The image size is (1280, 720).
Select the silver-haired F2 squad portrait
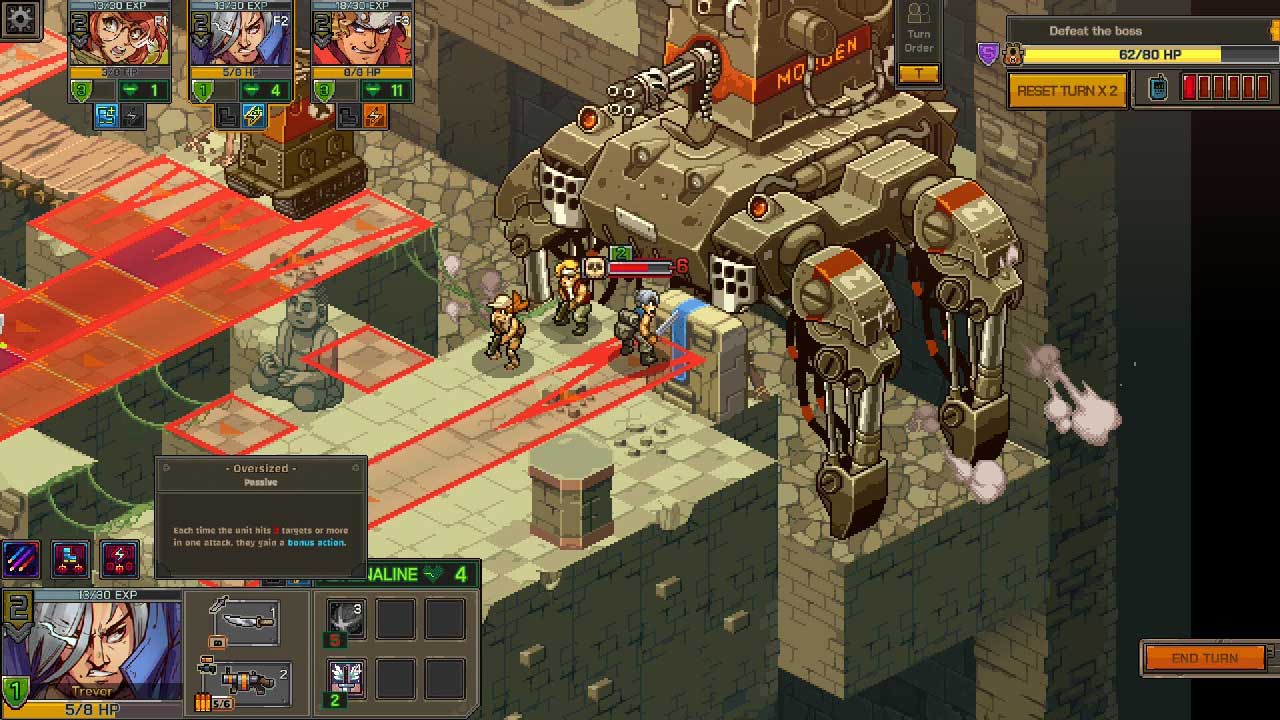click(x=239, y=40)
